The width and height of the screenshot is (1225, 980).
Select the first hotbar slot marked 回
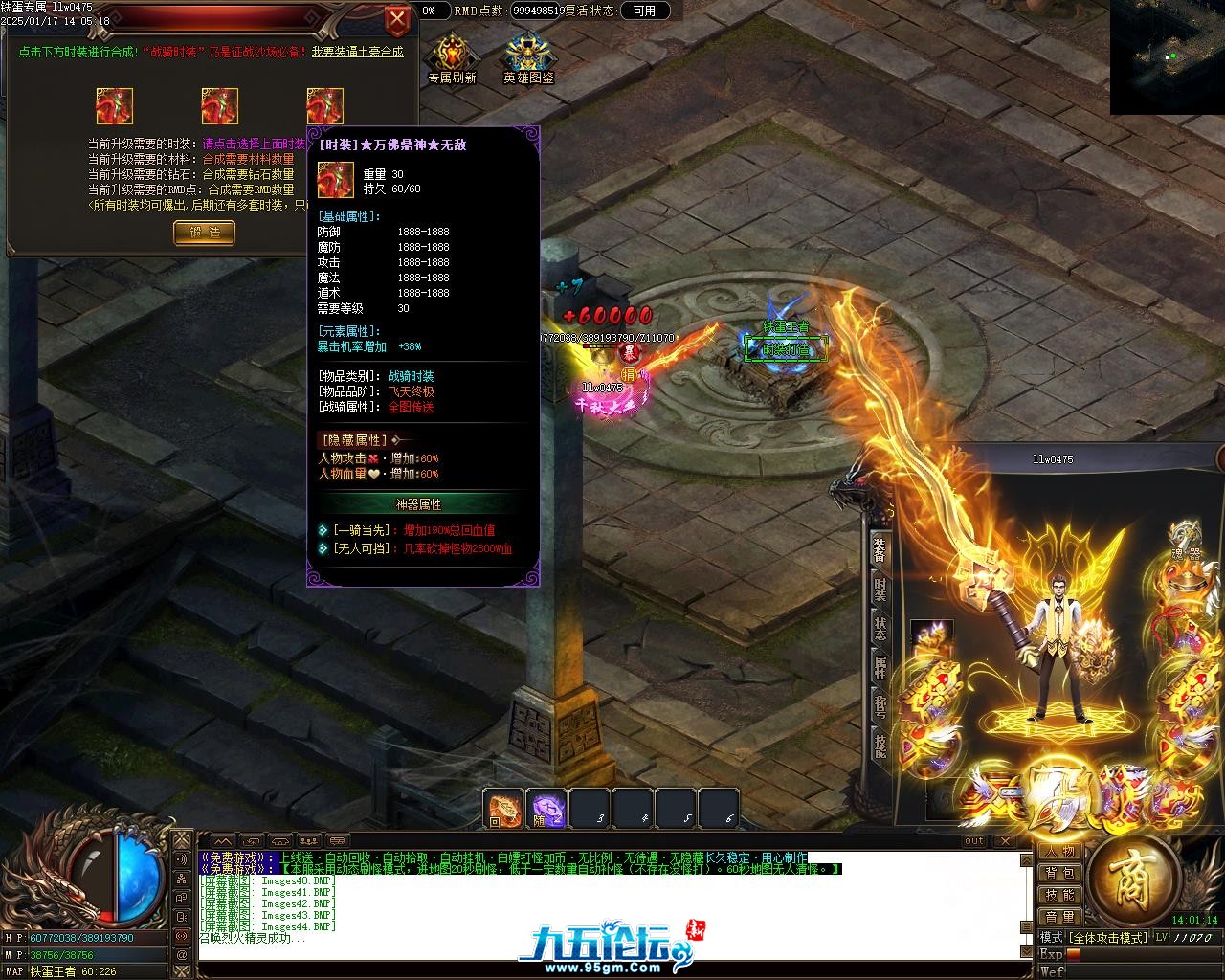pyautogui.click(x=503, y=809)
